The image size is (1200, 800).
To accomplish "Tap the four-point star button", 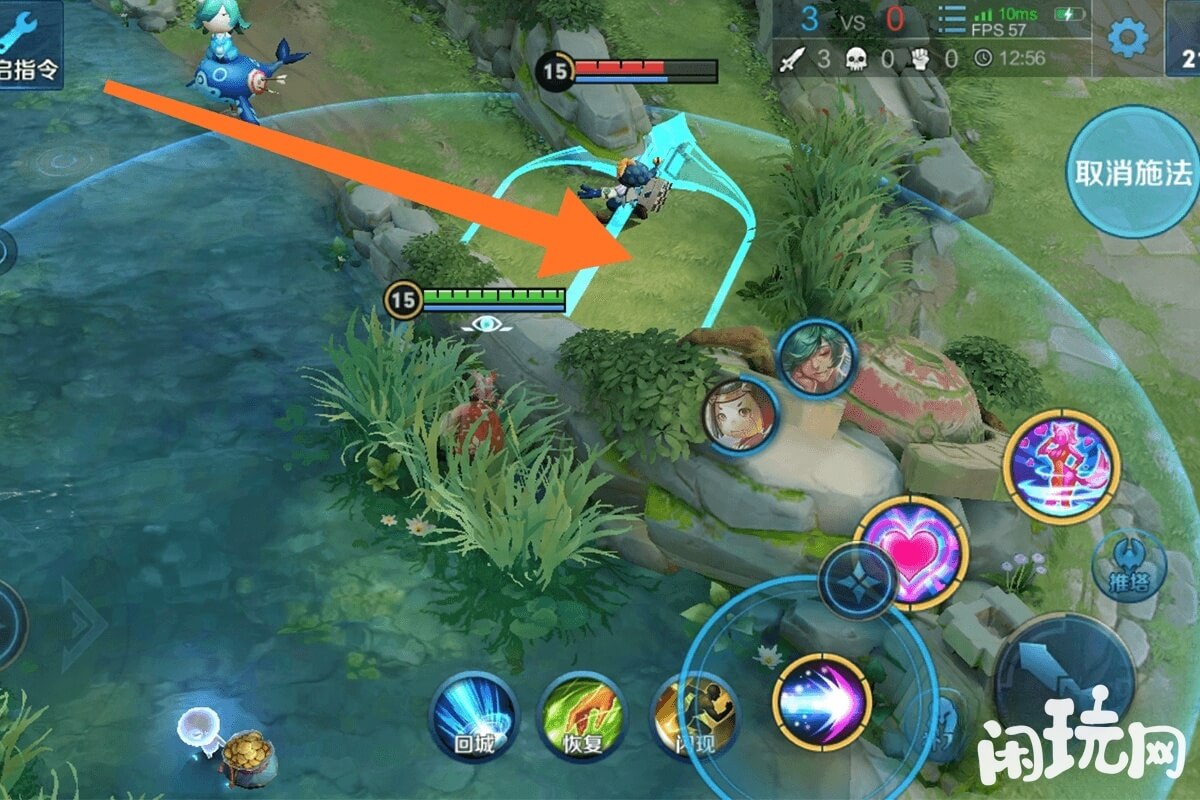I will pos(857,581).
